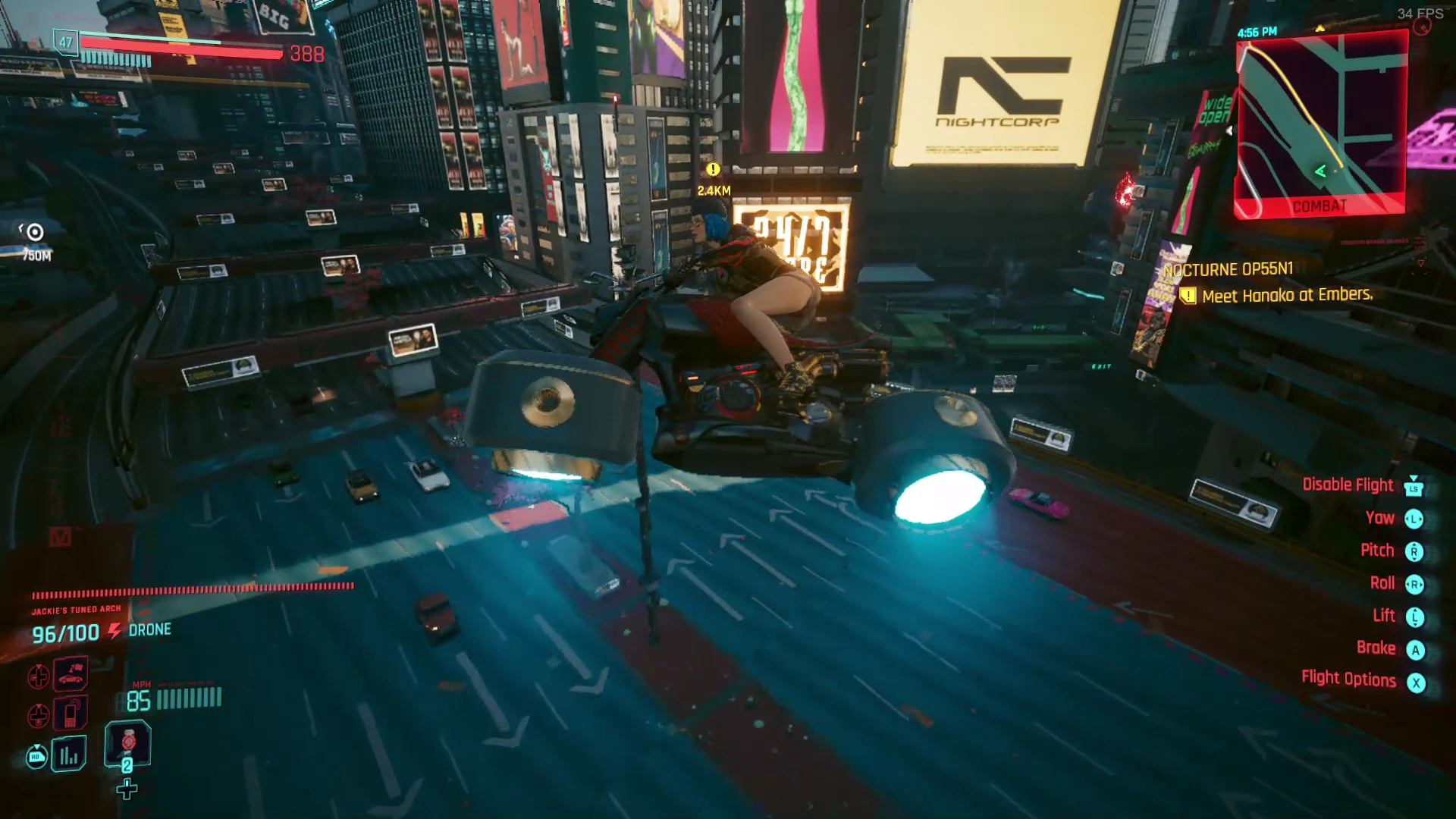Viewport: 1456px width, 819px height.
Task: Click the level 47 player badge
Action: pos(66,42)
